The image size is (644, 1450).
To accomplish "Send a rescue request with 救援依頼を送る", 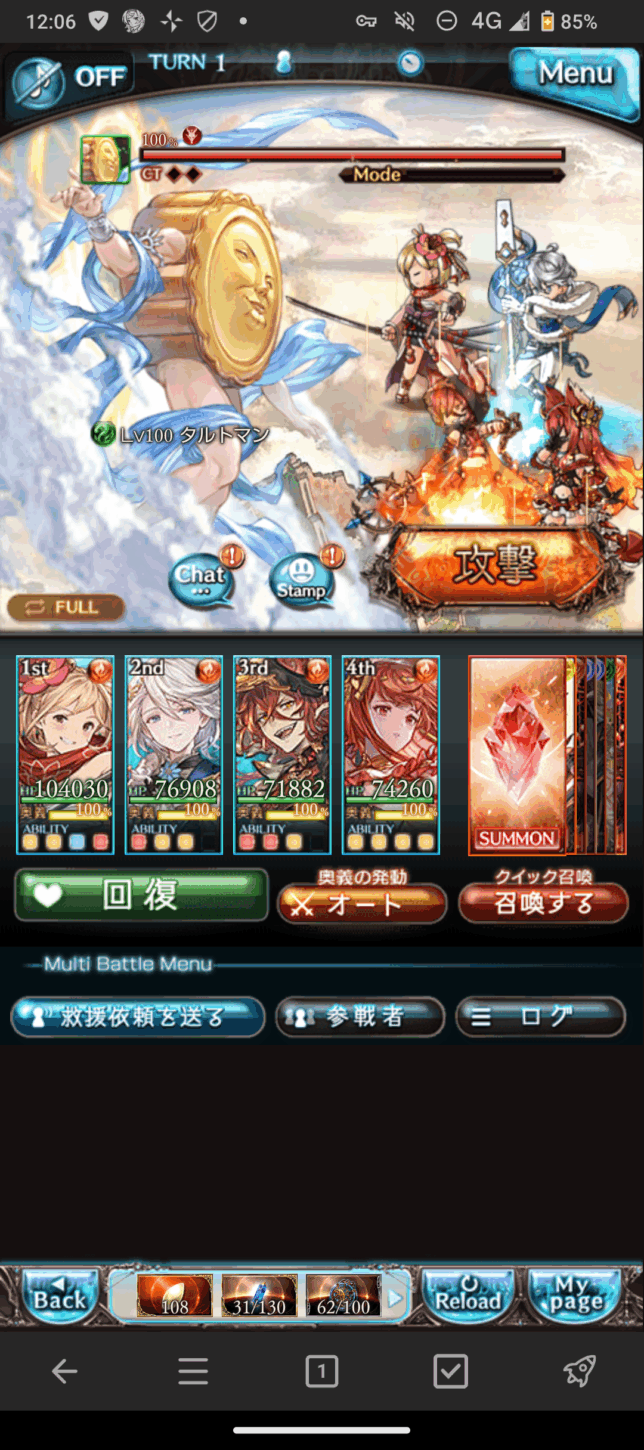I will (138, 1017).
